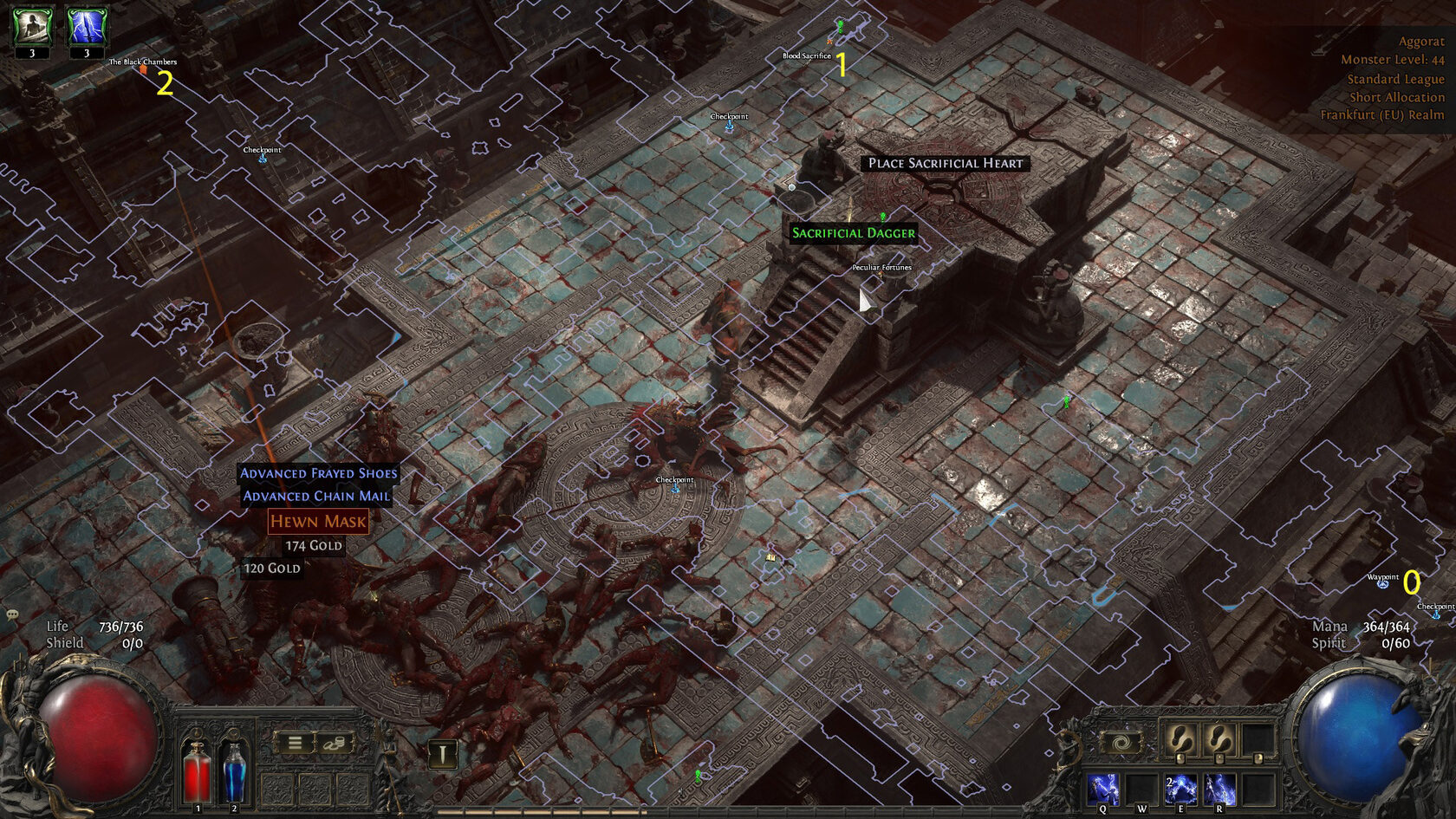1456x819 pixels.
Task: Click the nail icon button above the experience bar
Action: (442, 754)
